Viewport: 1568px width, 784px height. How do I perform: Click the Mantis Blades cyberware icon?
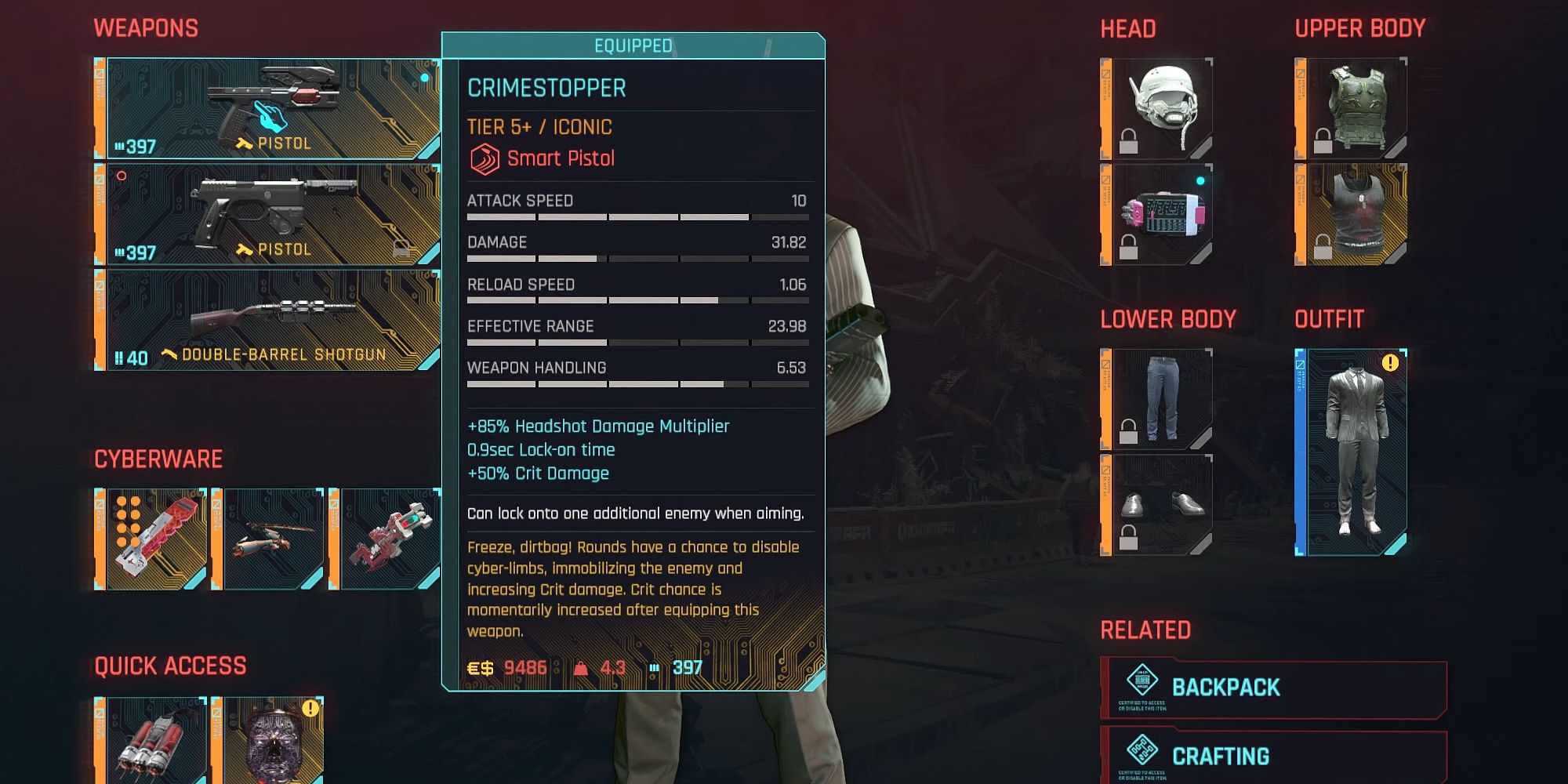click(x=270, y=537)
